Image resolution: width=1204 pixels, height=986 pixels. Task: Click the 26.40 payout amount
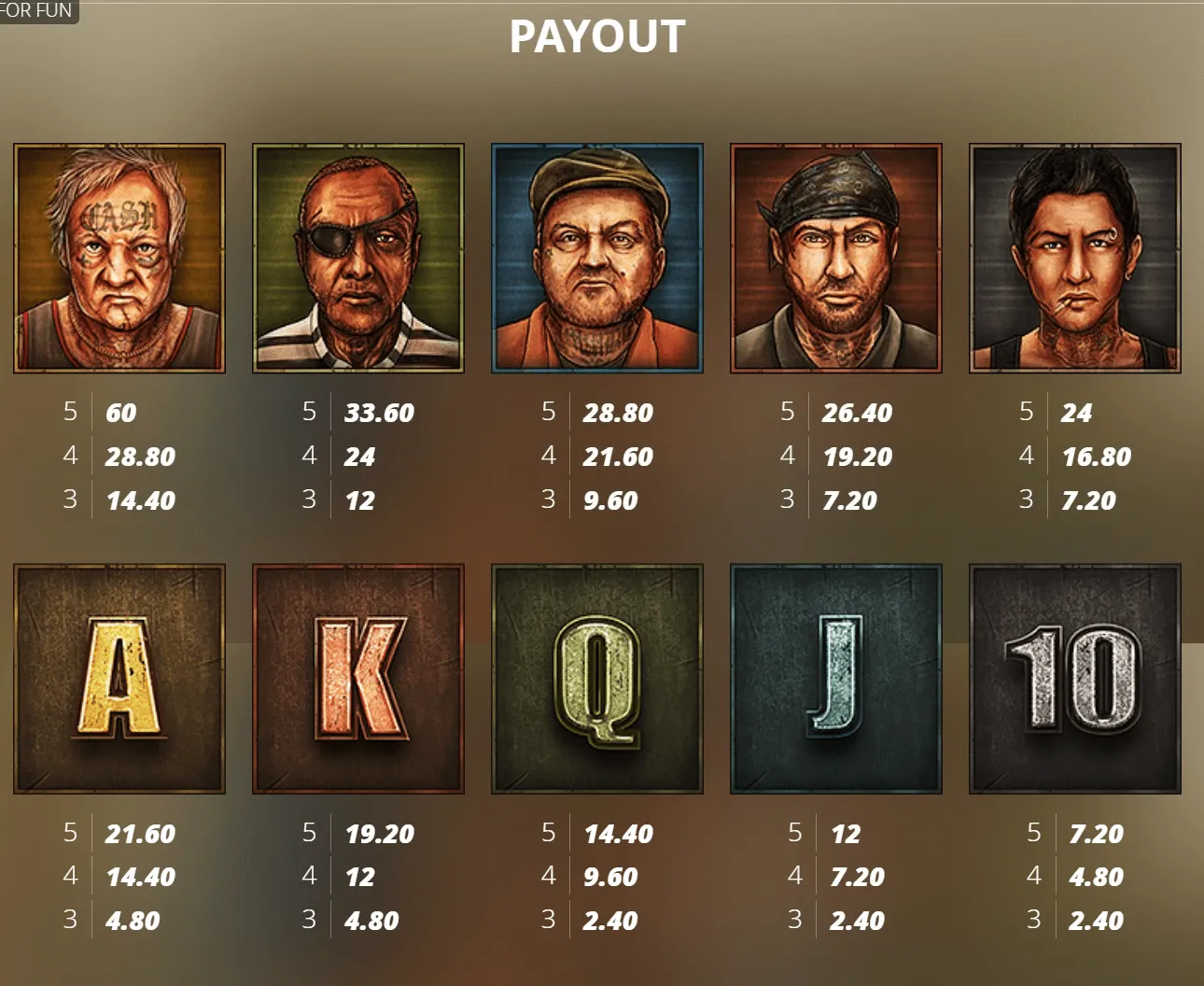tap(858, 412)
